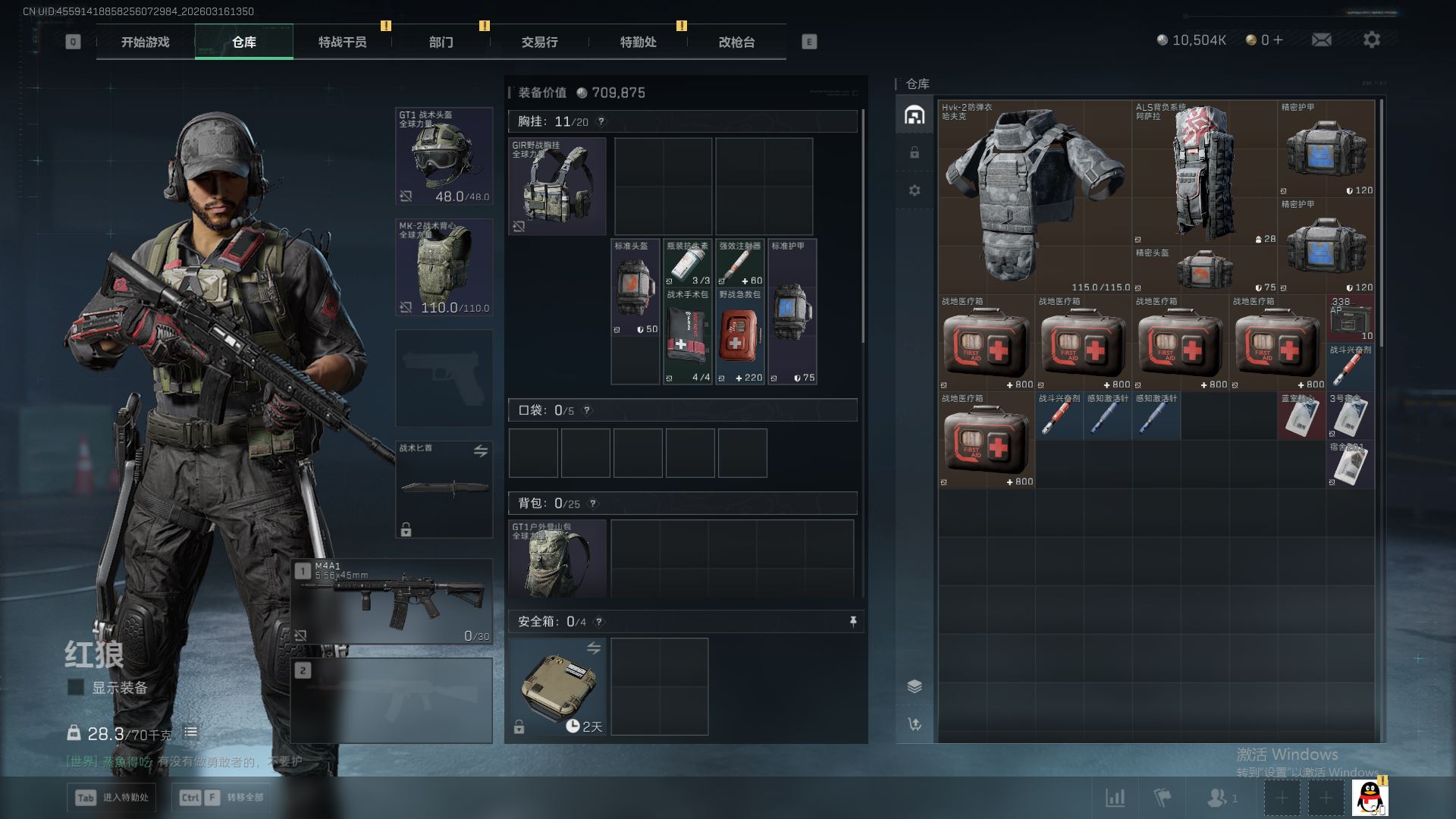Open the 开始游戏 tab
Image resolution: width=1456 pixels, height=819 pixels.
(x=145, y=42)
